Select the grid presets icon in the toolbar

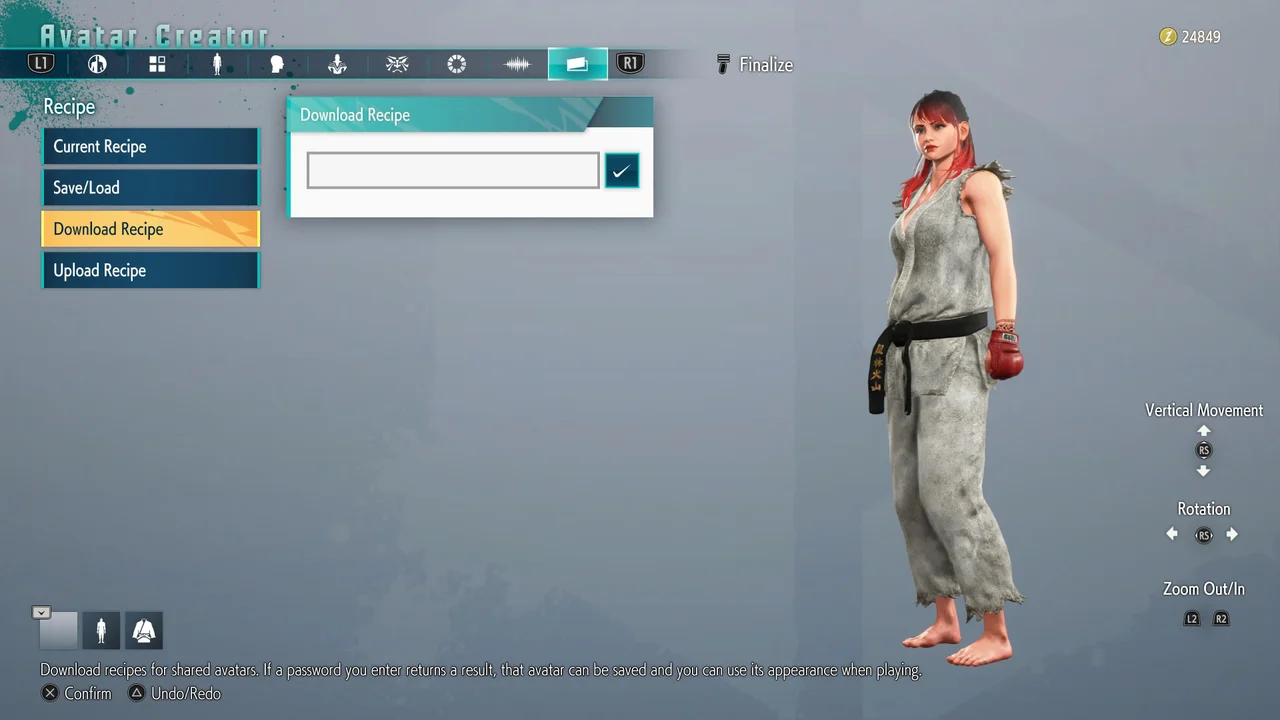click(x=157, y=64)
